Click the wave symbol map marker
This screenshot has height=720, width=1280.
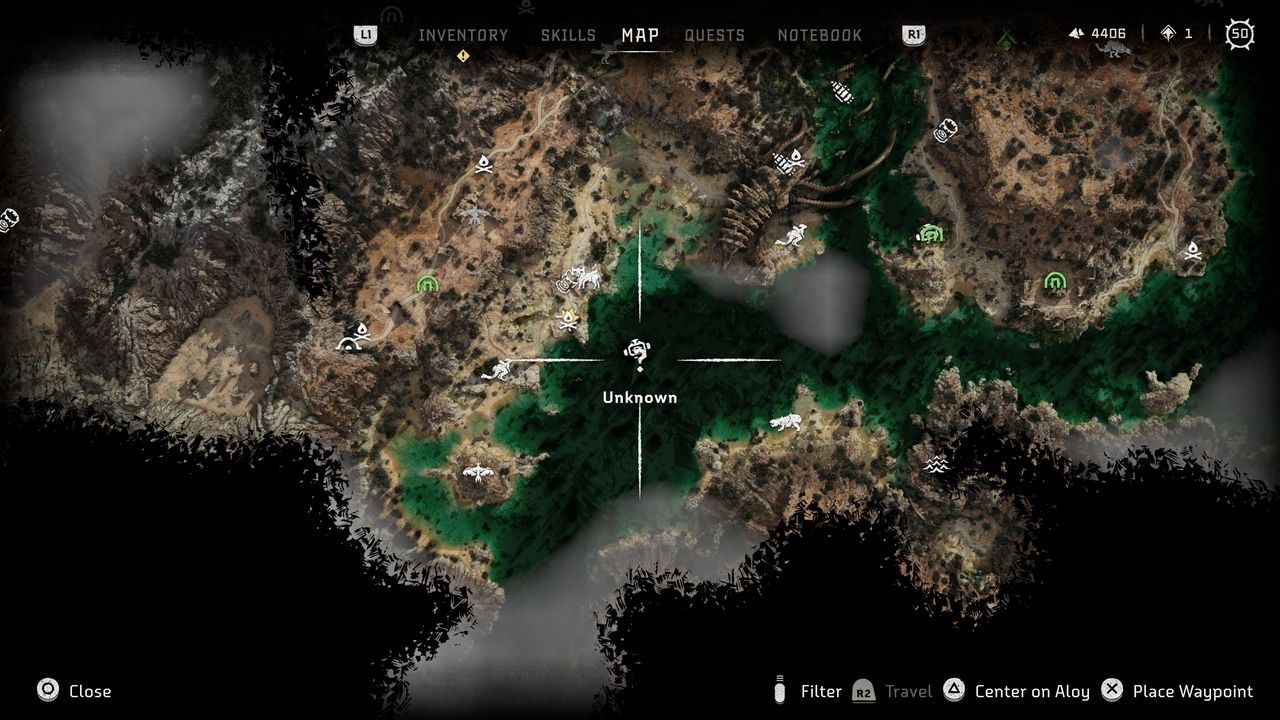[x=936, y=464]
